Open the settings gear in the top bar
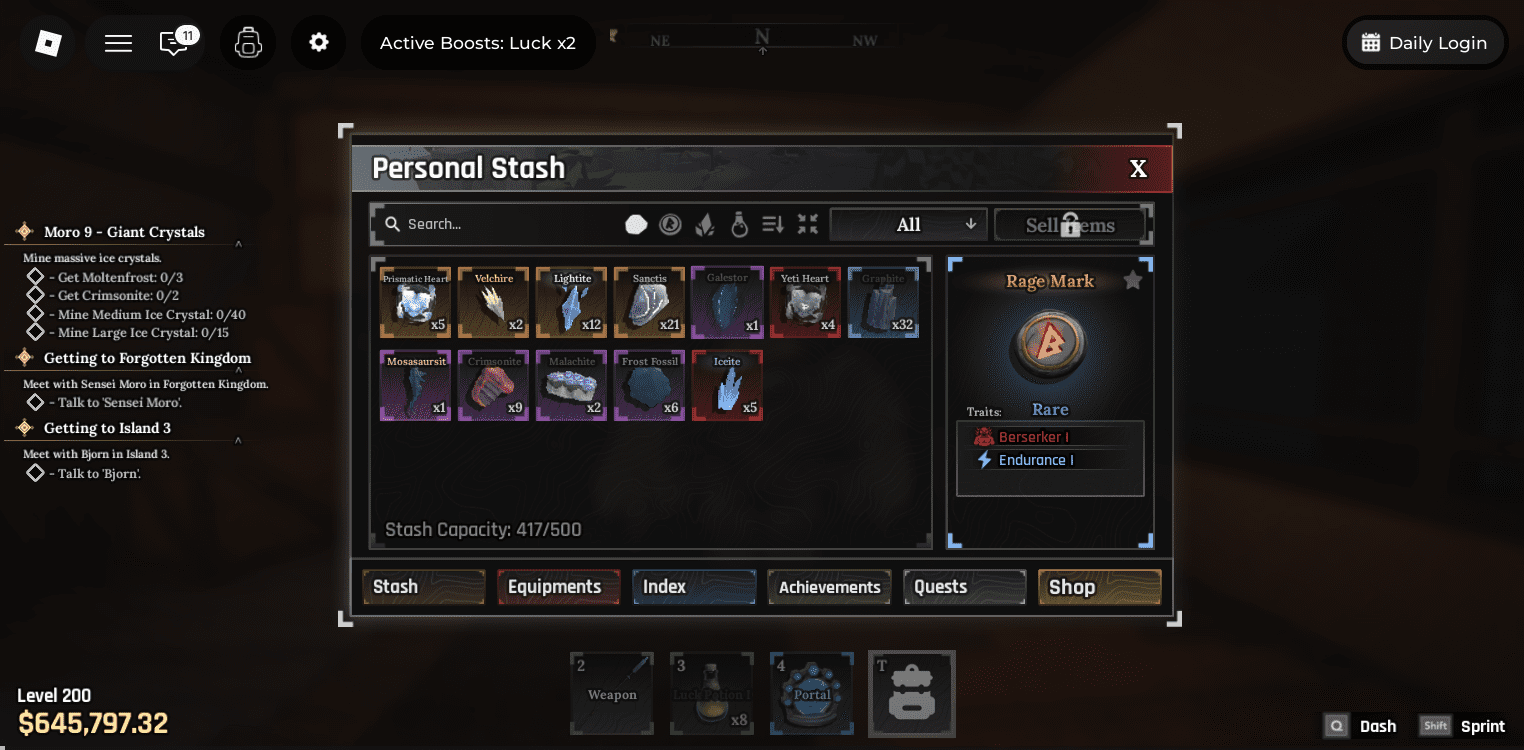 (318, 42)
